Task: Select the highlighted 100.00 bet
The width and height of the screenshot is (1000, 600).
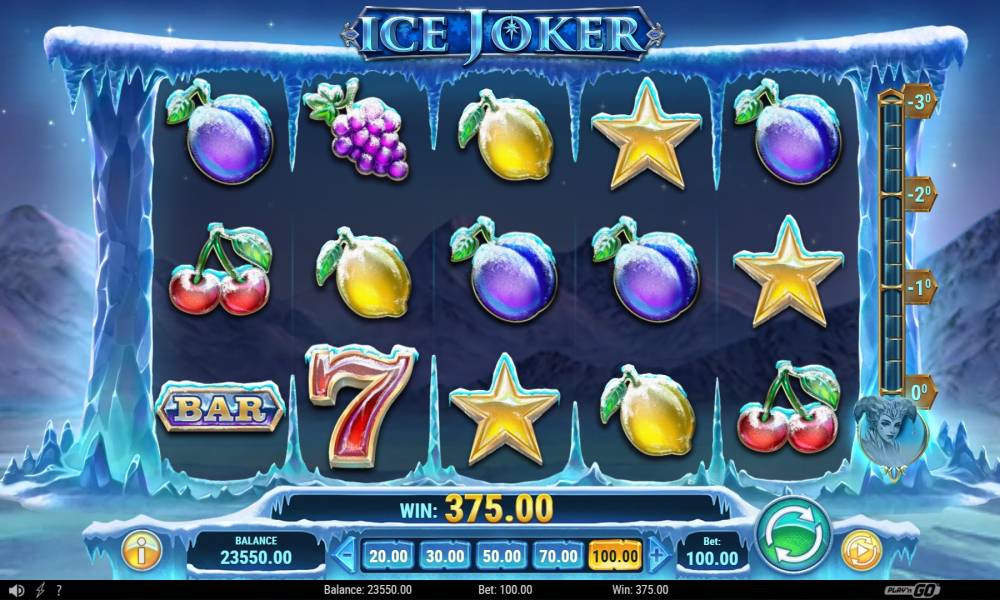Action: (x=615, y=555)
